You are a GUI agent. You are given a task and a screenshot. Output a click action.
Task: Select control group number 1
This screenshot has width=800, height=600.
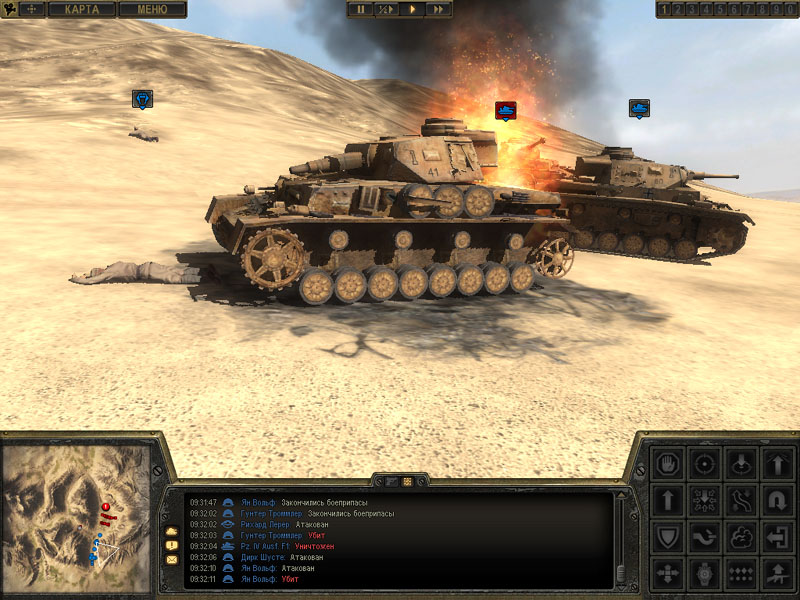pos(665,9)
